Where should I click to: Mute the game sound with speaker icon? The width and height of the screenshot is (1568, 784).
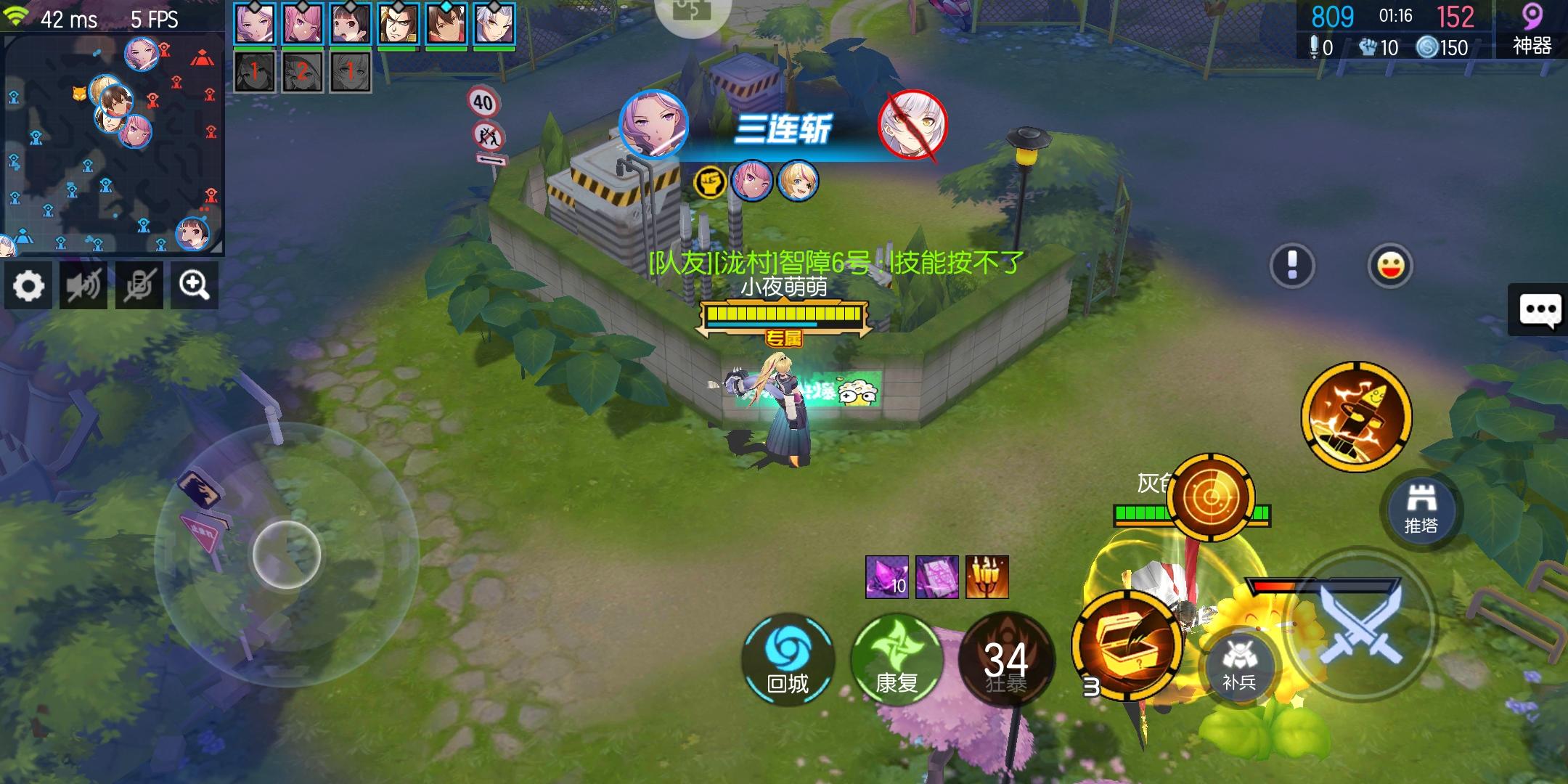(x=83, y=285)
